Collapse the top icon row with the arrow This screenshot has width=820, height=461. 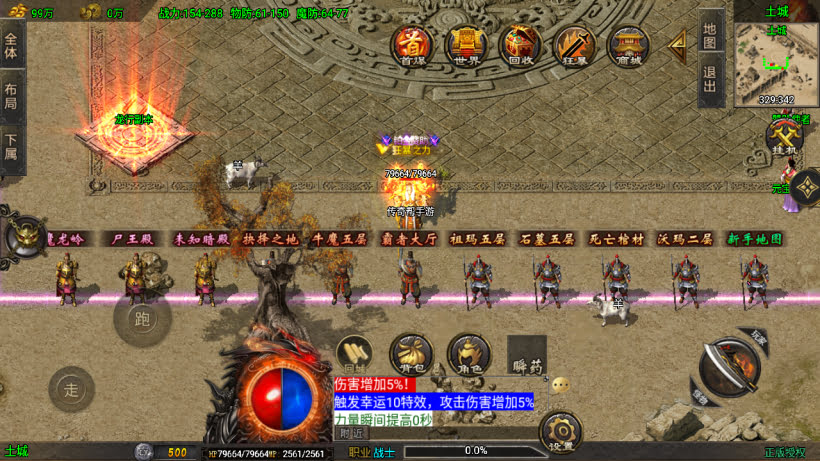[x=678, y=42]
